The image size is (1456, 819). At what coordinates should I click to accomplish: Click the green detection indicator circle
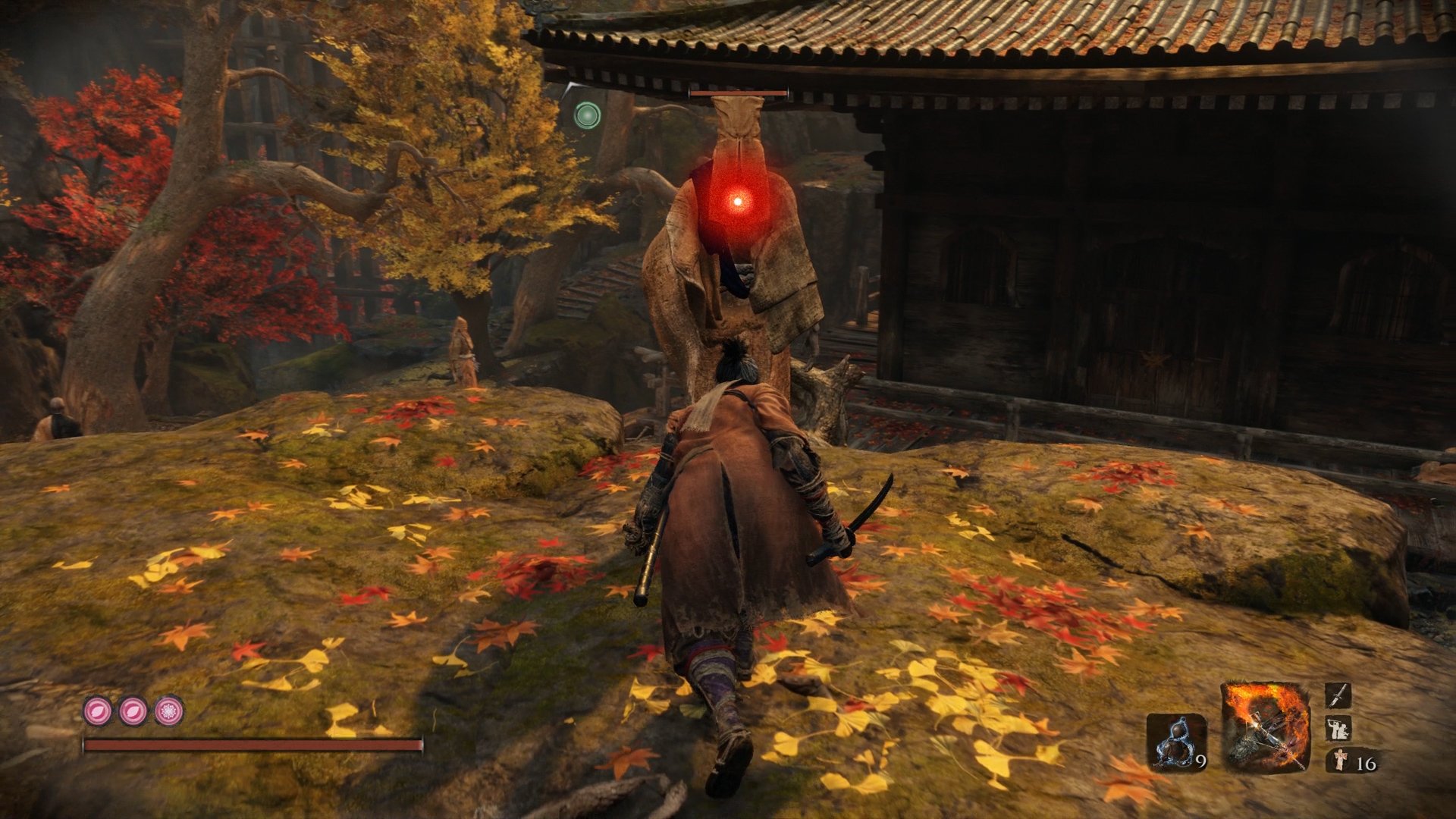pyautogui.click(x=588, y=115)
